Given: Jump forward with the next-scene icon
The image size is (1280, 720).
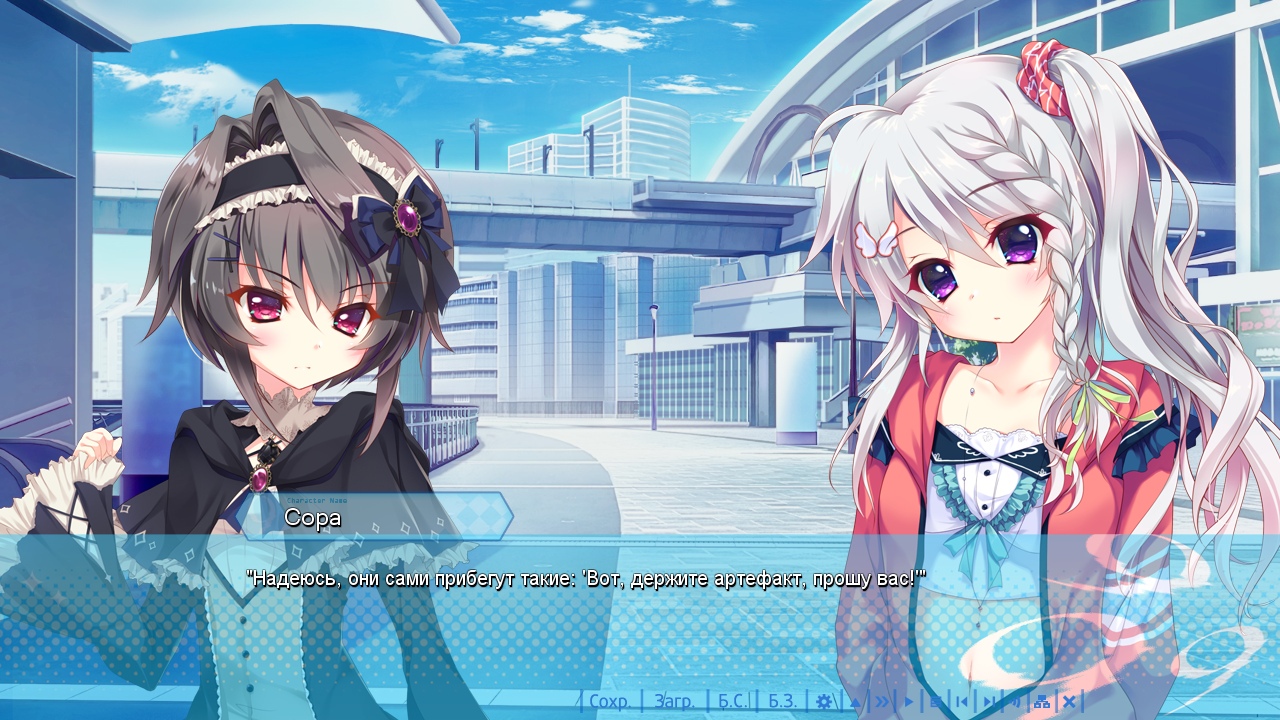Looking at the screenshot, I should click(x=988, y=701).
